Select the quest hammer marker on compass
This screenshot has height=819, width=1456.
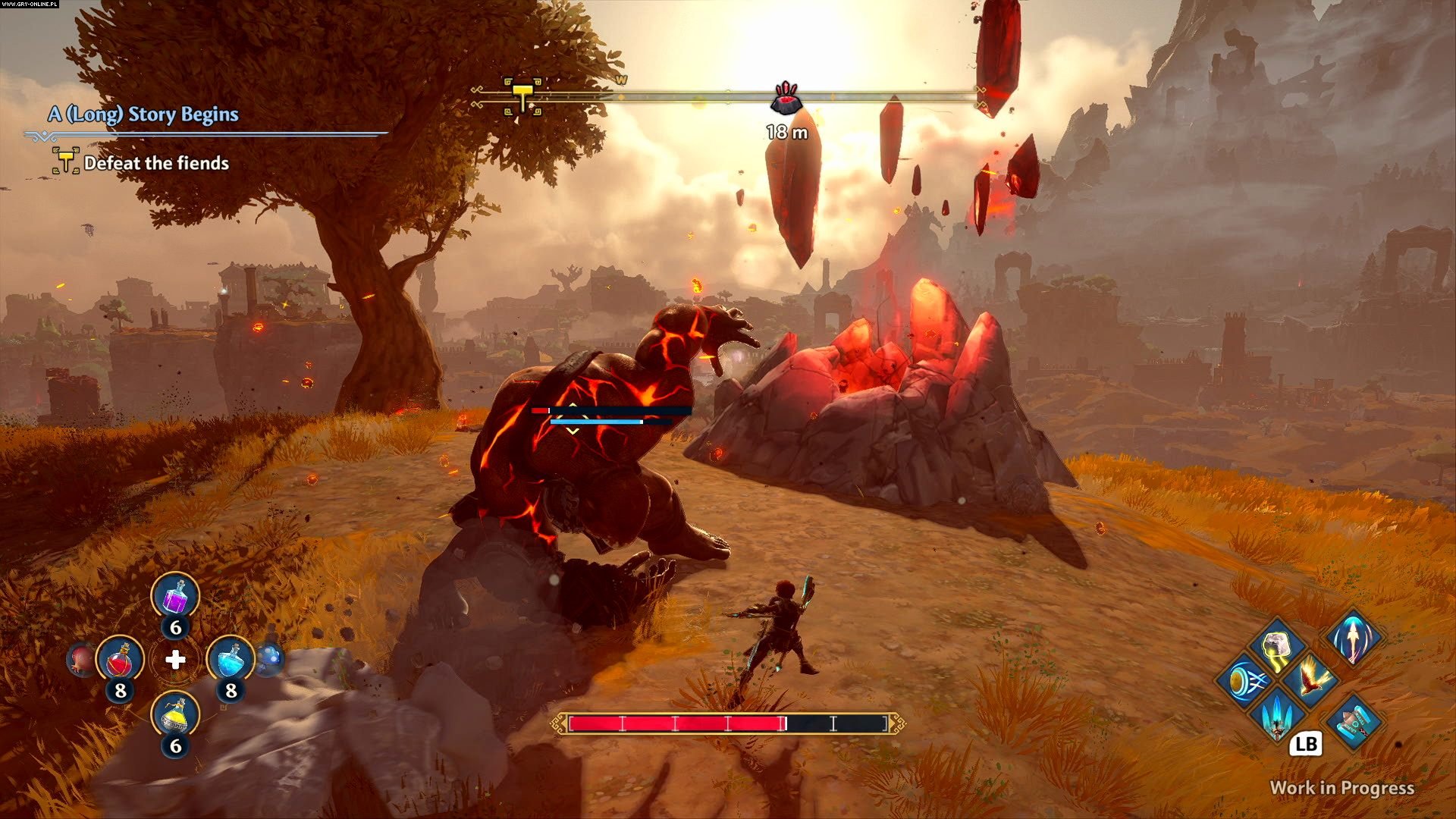coord(523,96)
